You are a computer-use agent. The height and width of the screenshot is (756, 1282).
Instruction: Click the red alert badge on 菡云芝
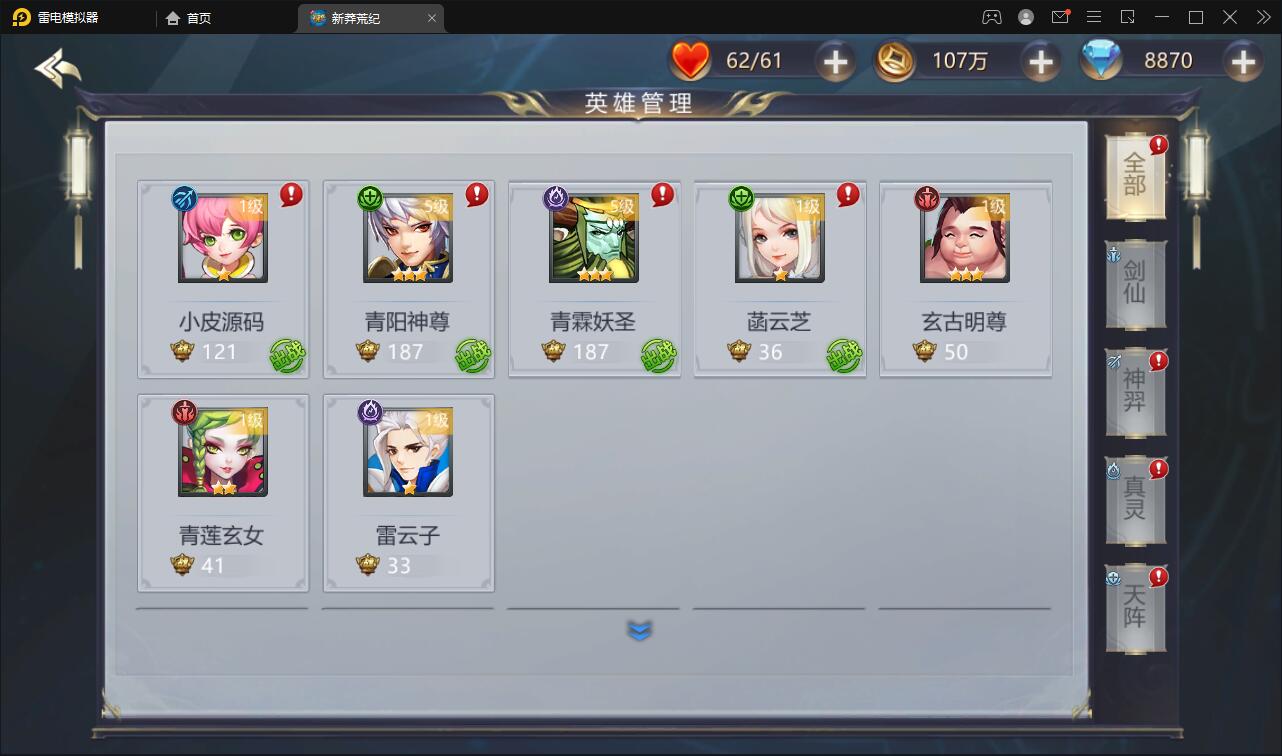point(848,196)
